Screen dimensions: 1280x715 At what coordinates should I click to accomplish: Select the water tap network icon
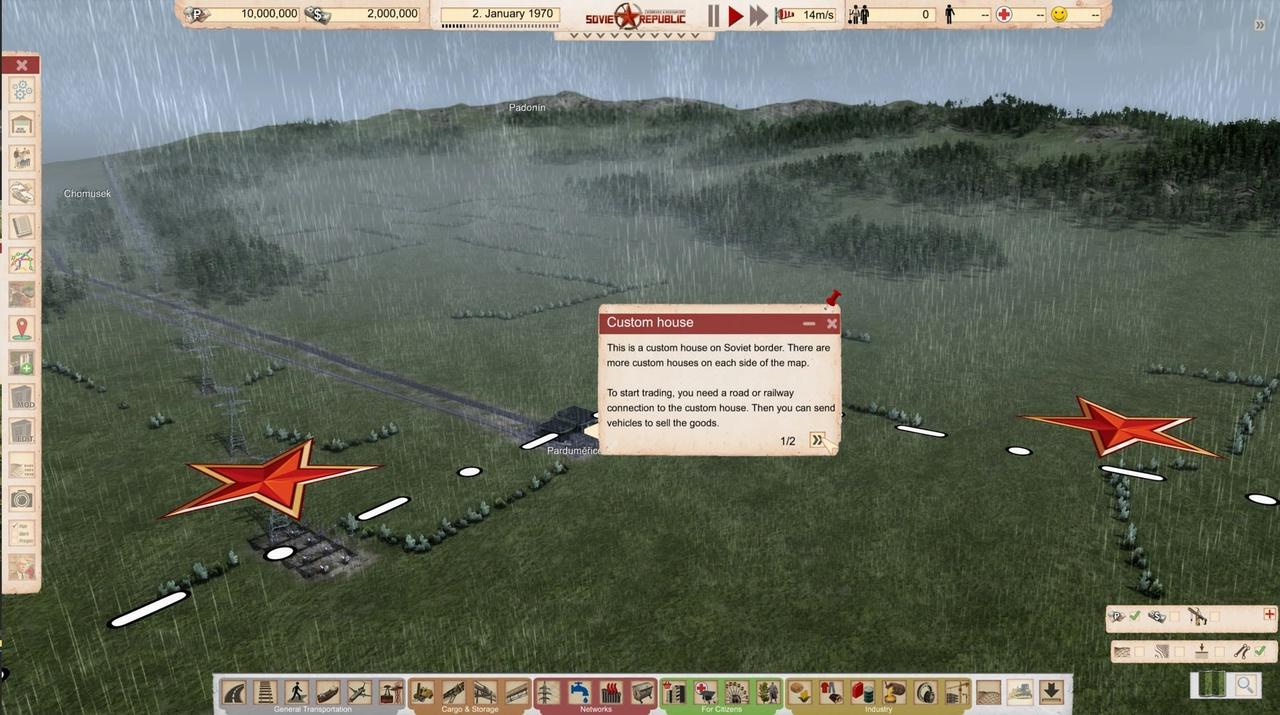(579, 692)
